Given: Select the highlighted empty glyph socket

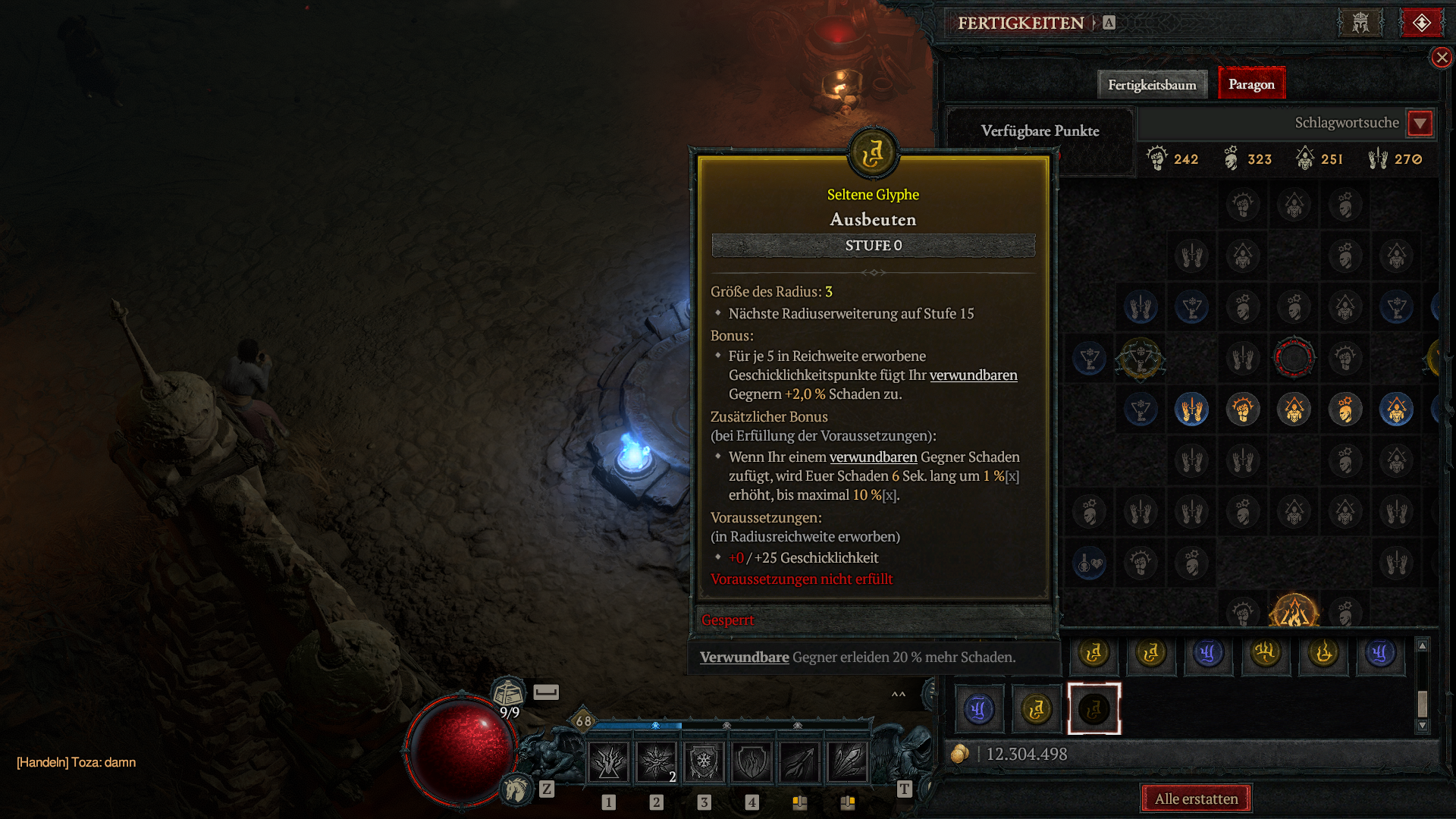Looking at the screenshot, I should click(1094, 708).
